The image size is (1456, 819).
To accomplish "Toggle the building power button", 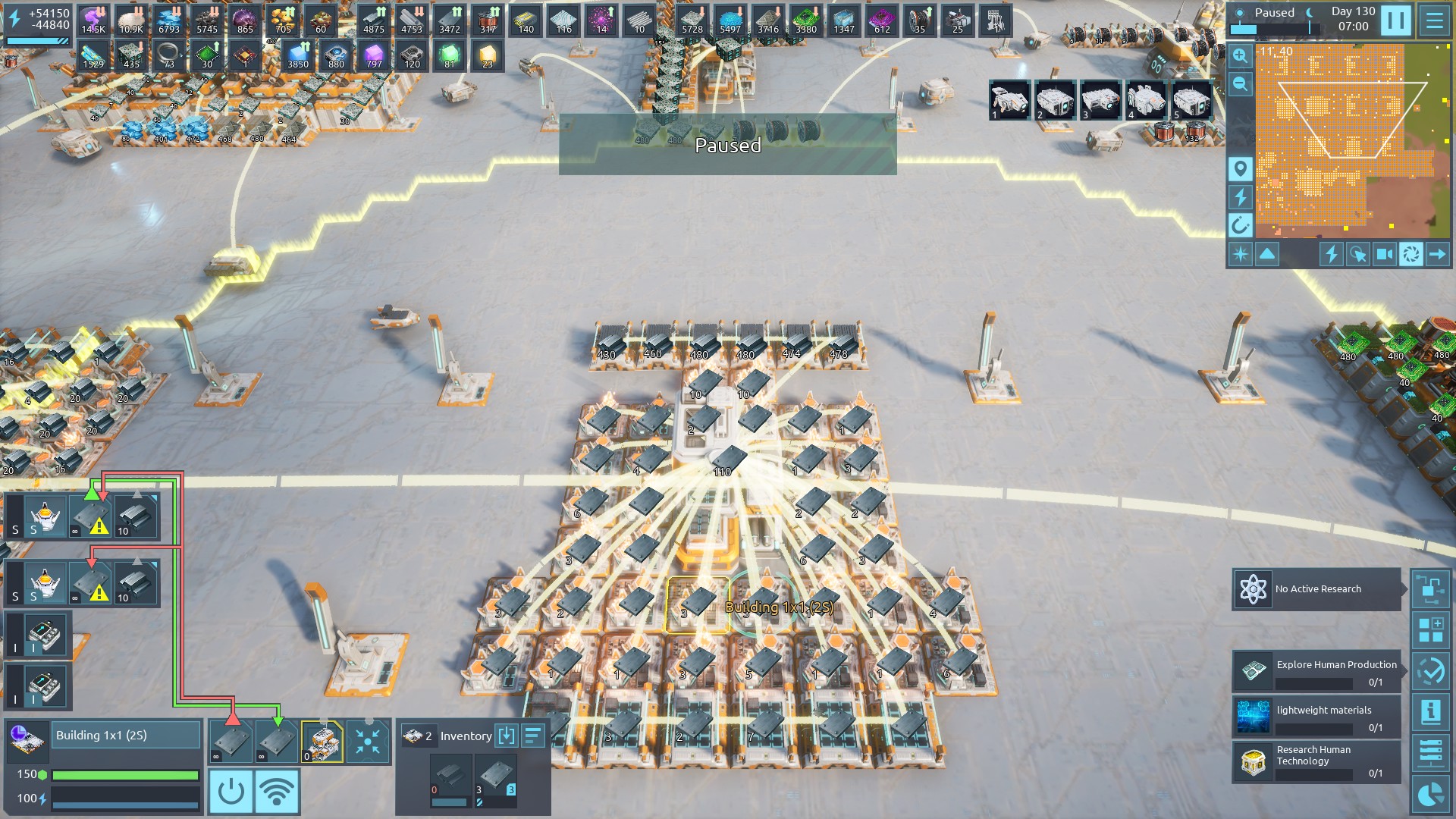I will (231, 792).
